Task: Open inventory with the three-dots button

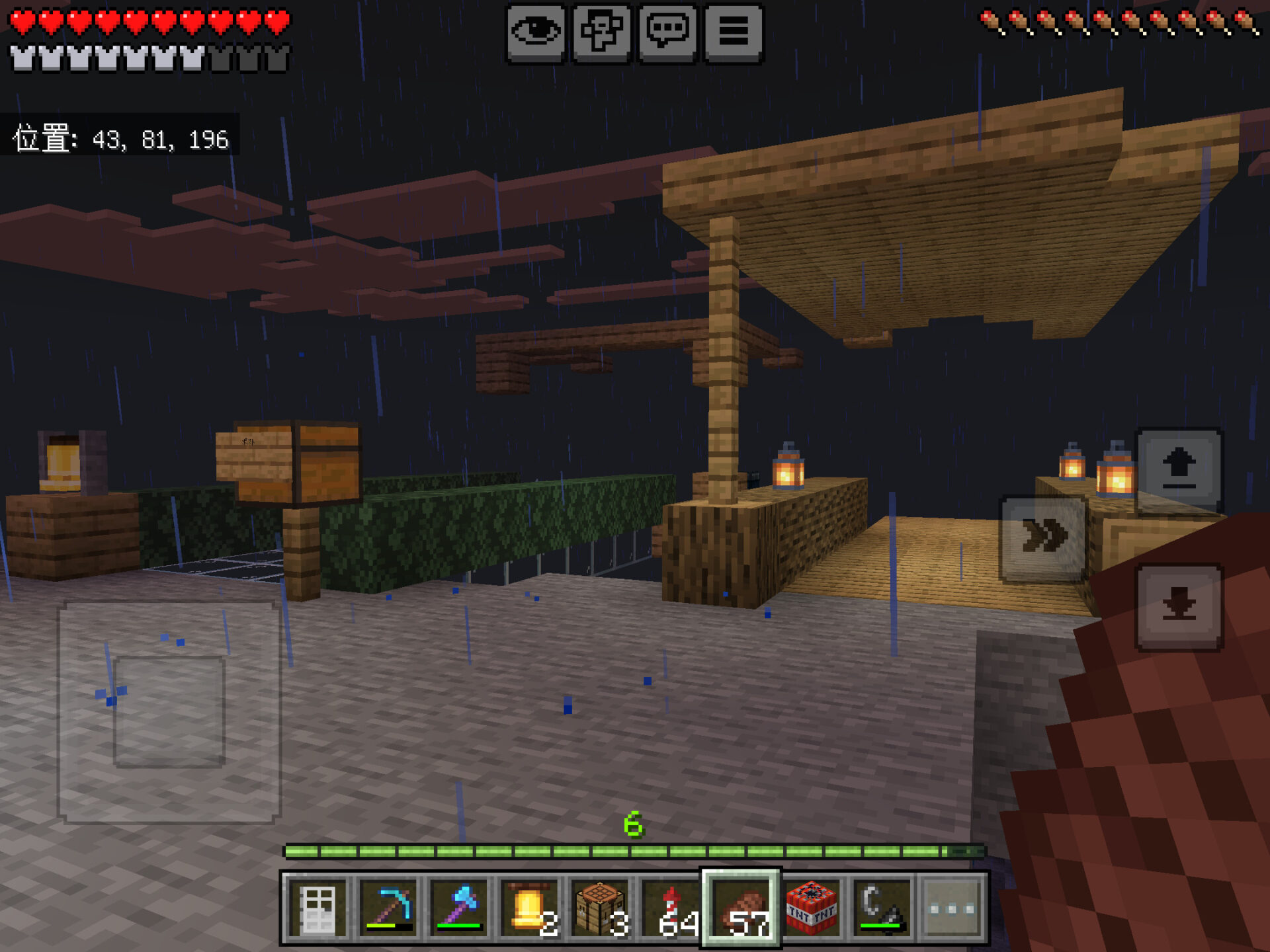Action: coord(952,909)
